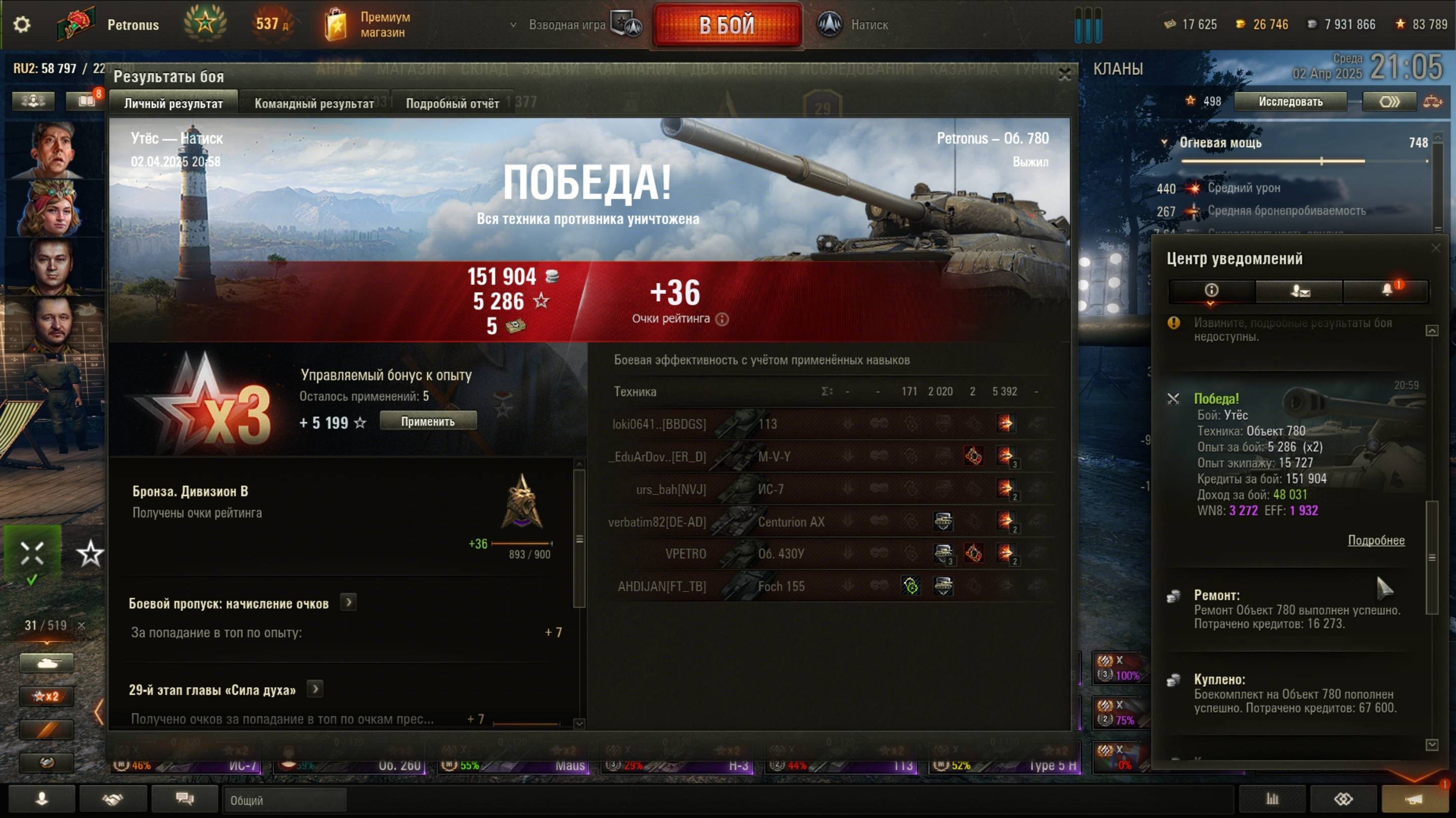Open the bell notifications tab

(1386, 291)
